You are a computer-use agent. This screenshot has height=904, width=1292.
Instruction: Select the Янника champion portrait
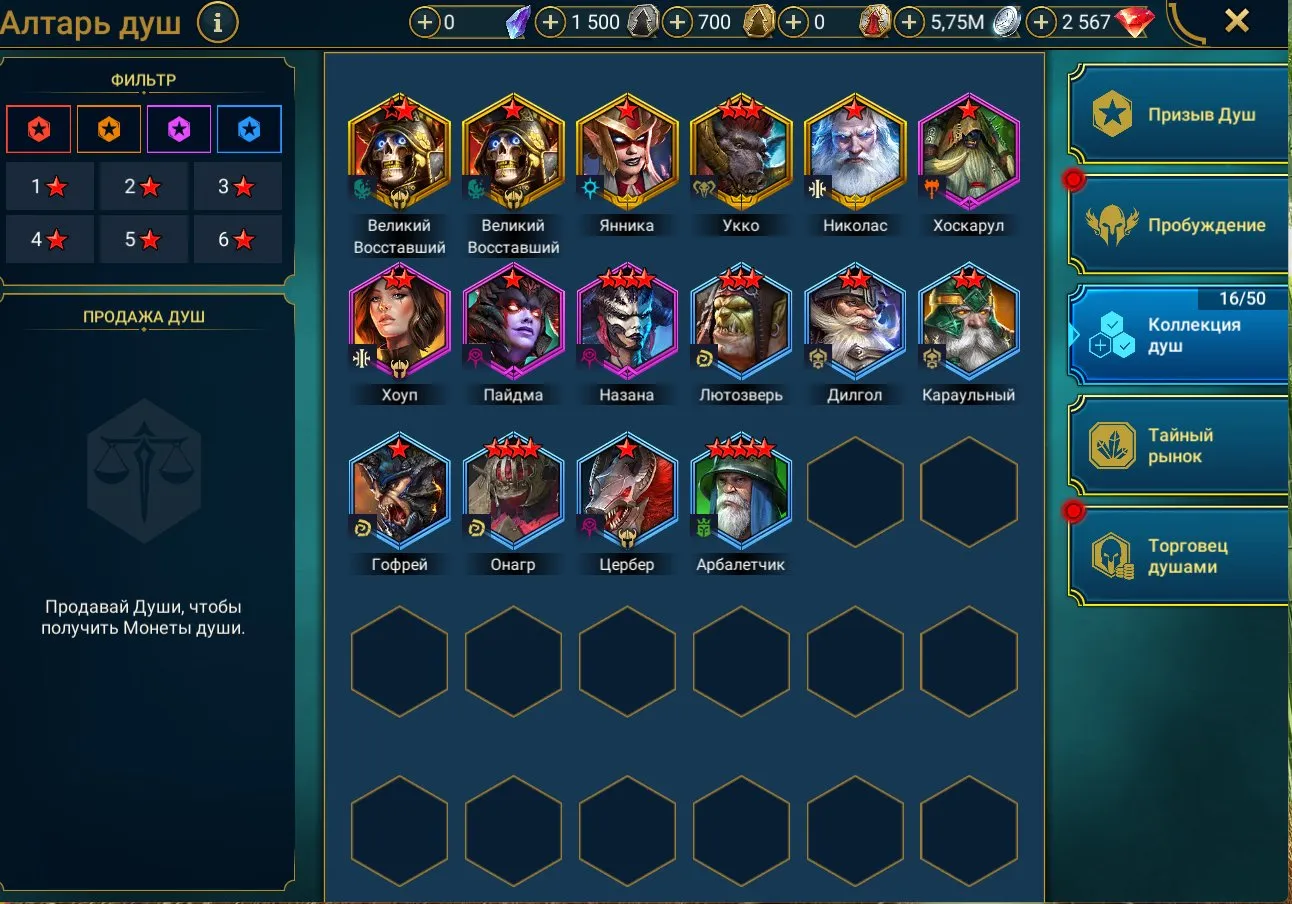coord(626,150)
